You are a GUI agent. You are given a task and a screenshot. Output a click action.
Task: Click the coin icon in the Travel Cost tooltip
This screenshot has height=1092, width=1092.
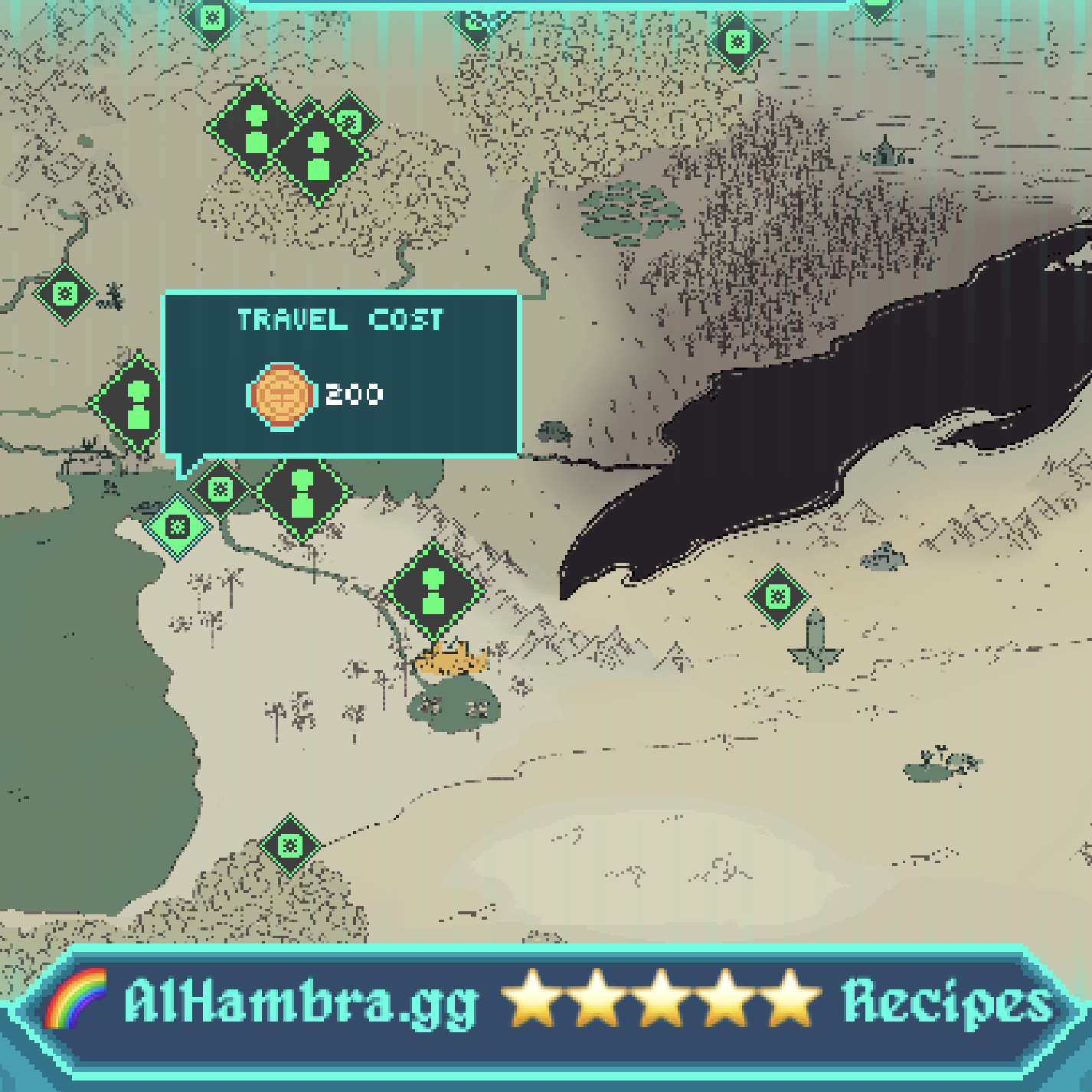[x=283, y=395]
